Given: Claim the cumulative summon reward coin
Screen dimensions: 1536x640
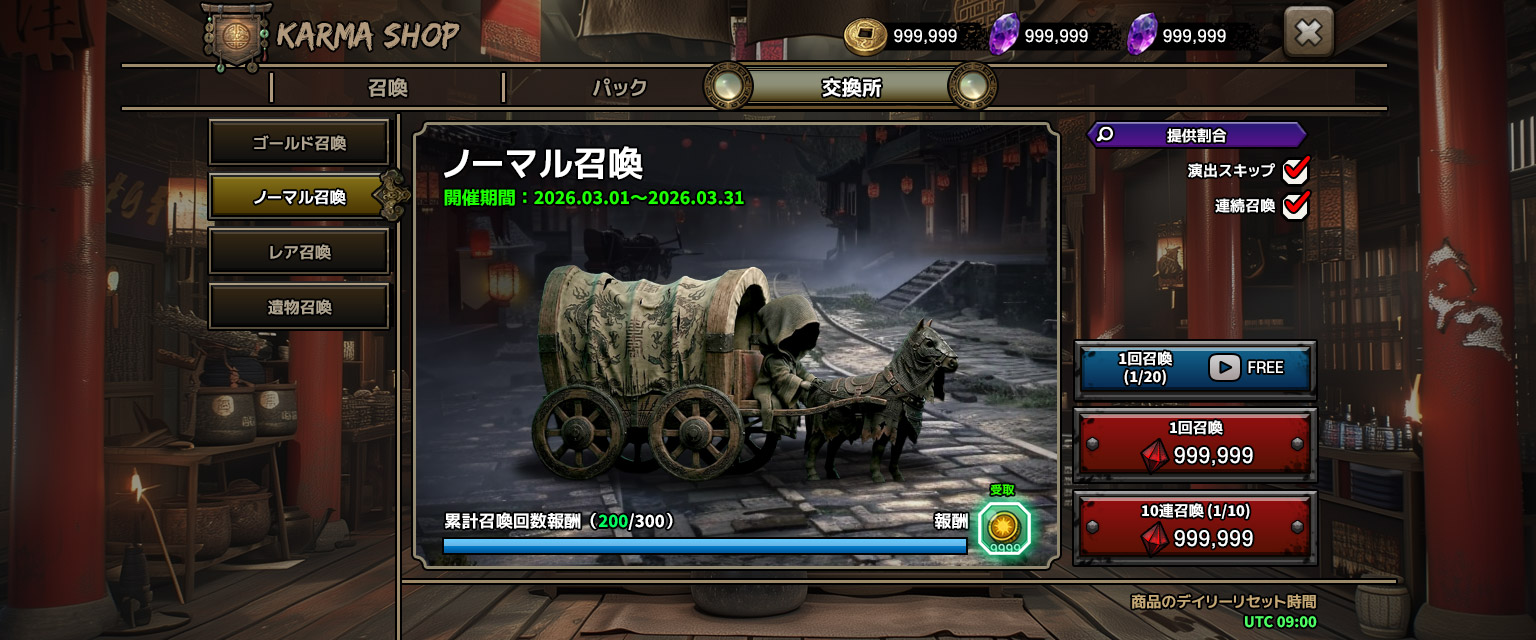Looking at the screenshot, I should pos(1003,526).
